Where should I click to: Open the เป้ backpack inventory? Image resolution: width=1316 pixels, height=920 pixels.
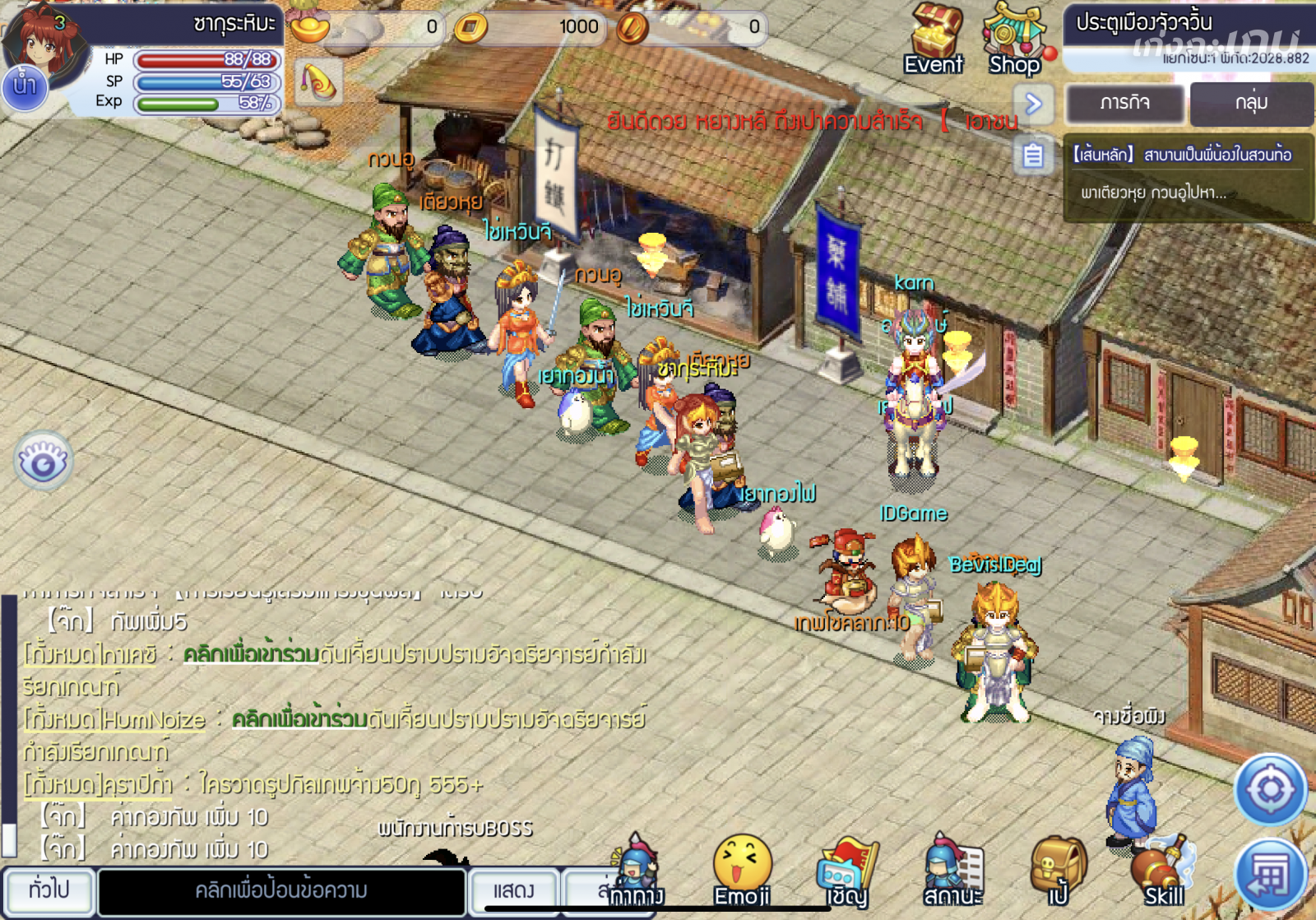(x=1058, y=871)
